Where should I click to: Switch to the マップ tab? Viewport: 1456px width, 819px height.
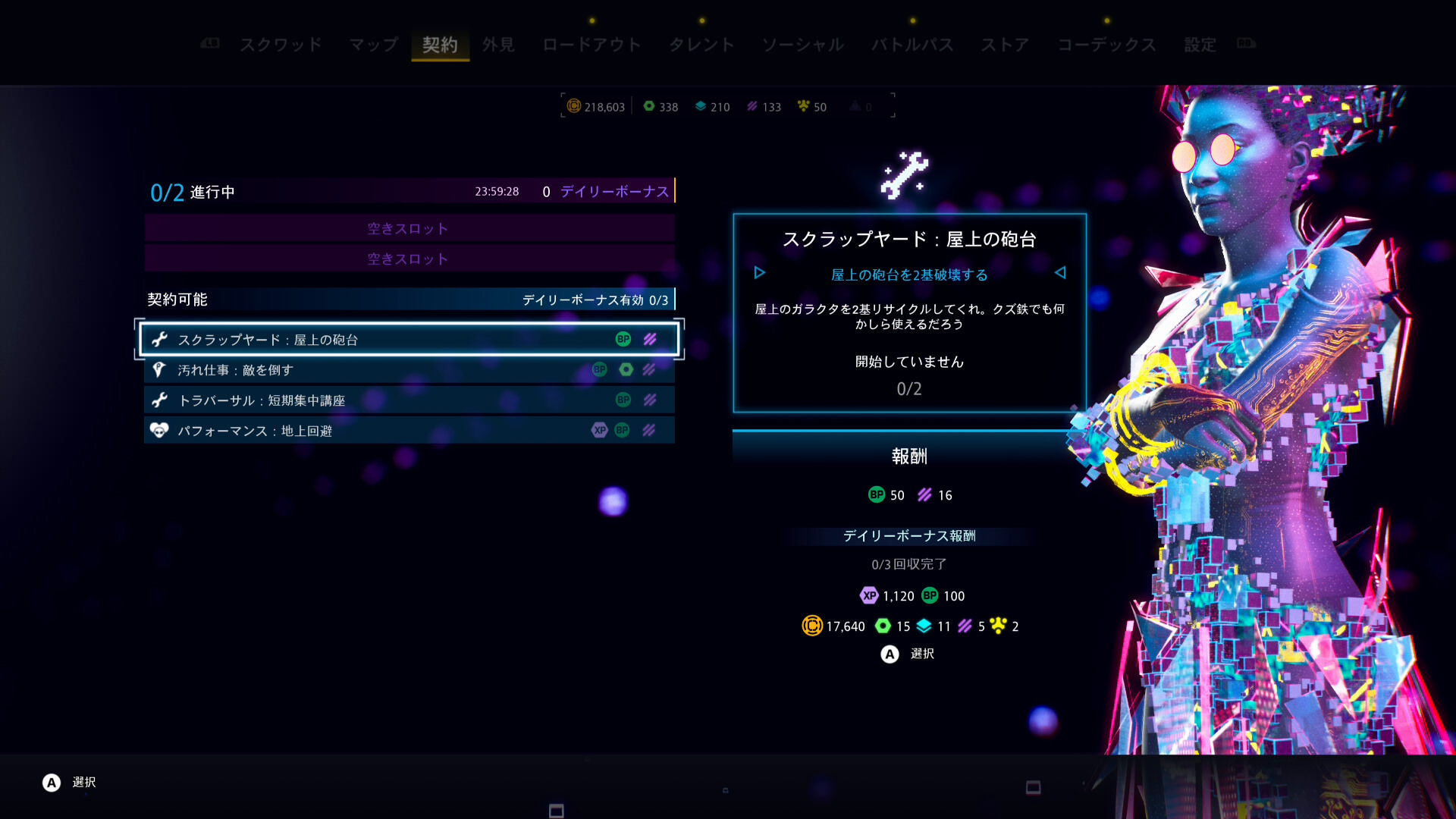click(x=373, y=45)
